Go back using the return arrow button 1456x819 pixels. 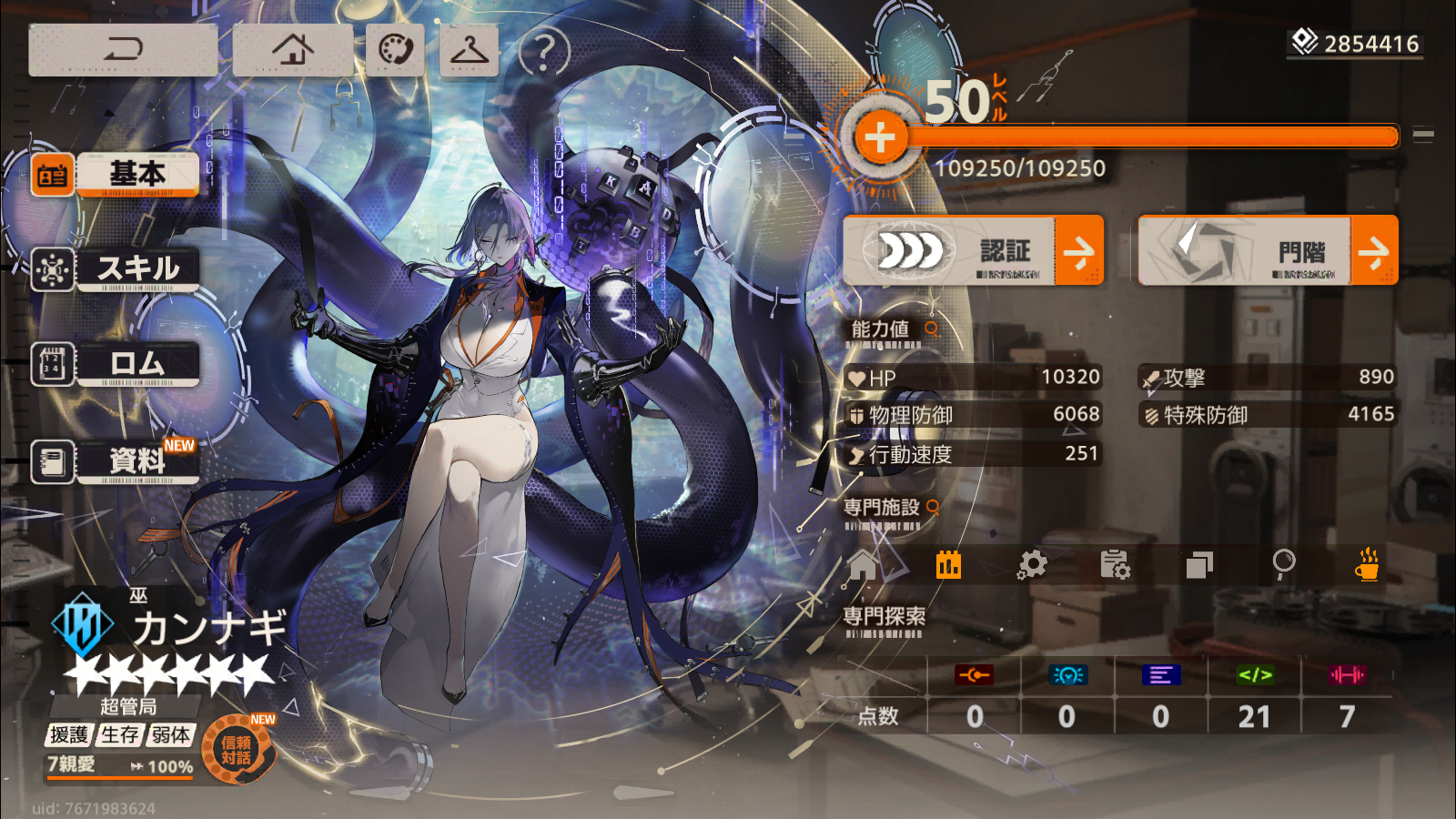tap(123, 49)
